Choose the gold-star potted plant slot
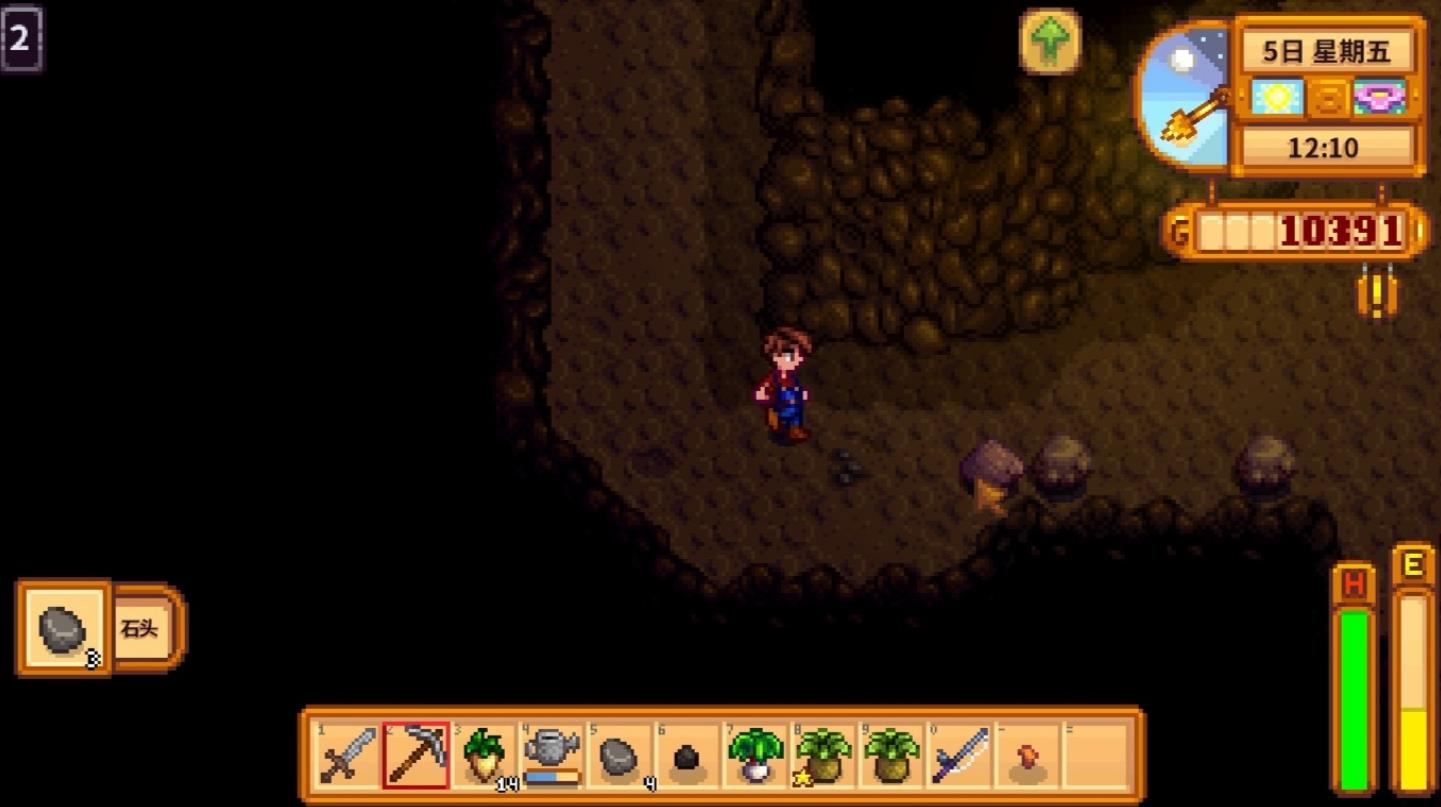The height and width of the screenshot is (807, 1441). click(x=822, y=756)
